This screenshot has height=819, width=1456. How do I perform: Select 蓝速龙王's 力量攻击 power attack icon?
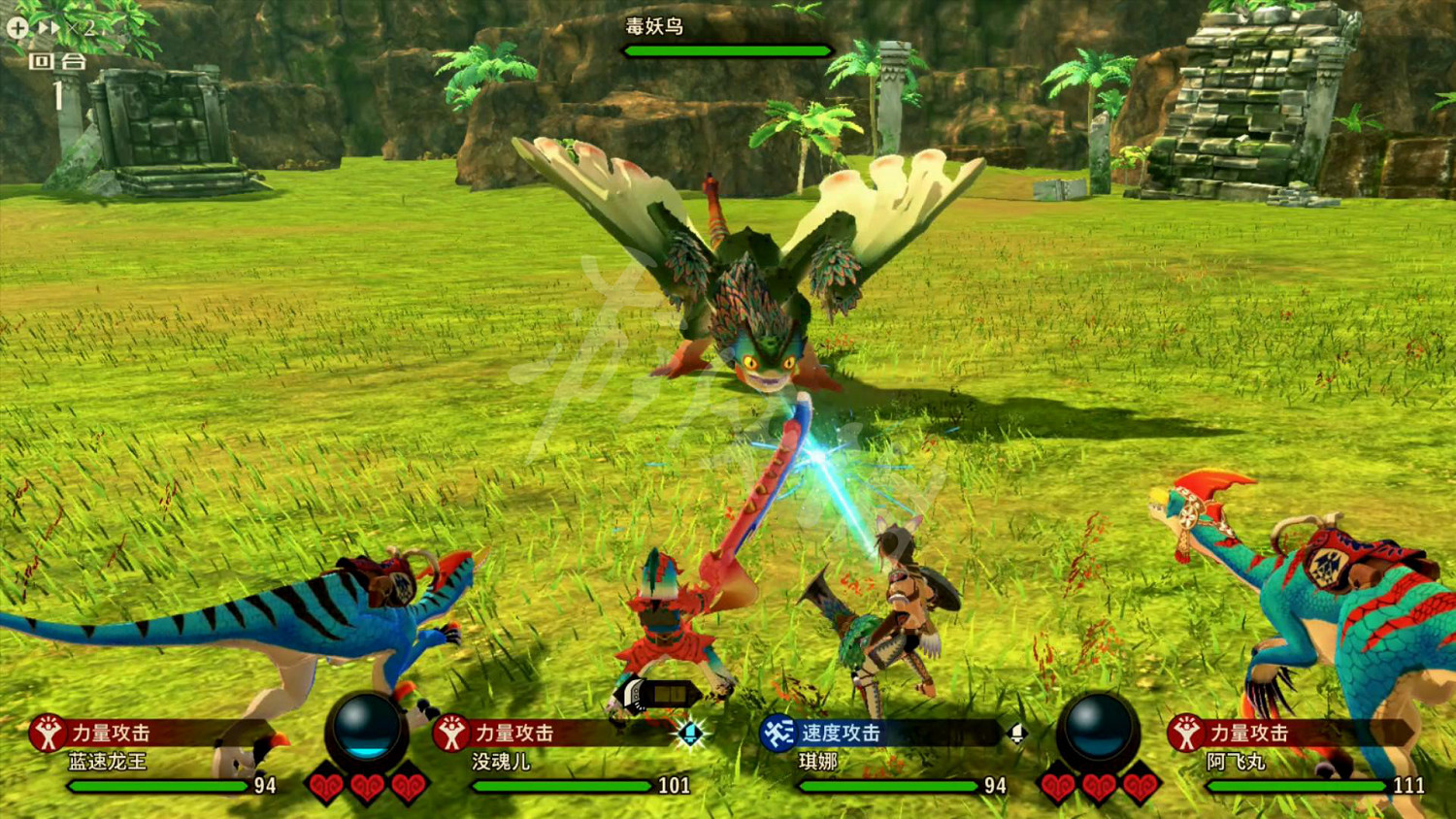pos(46,735)
